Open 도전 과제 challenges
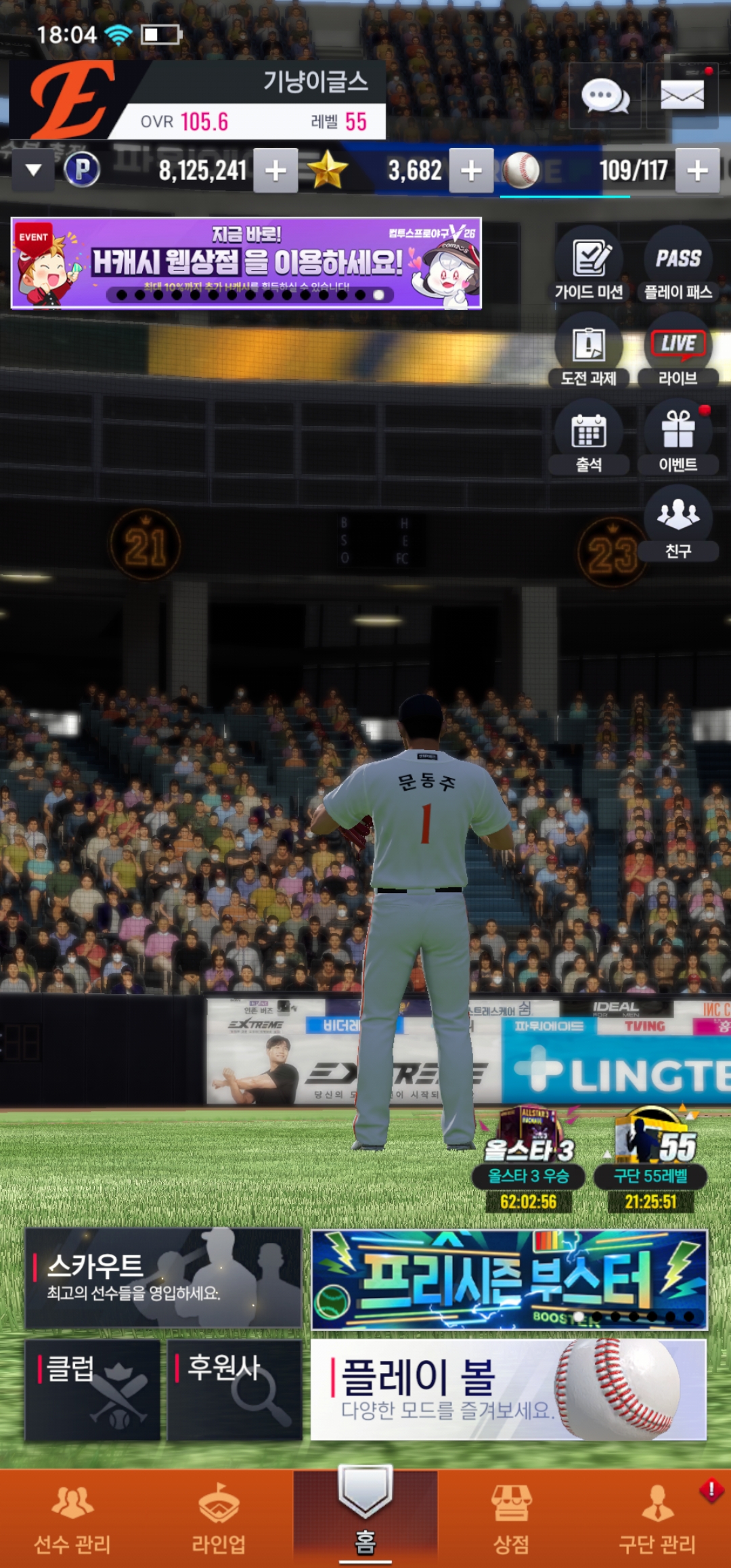 click(x=589, y=351)
